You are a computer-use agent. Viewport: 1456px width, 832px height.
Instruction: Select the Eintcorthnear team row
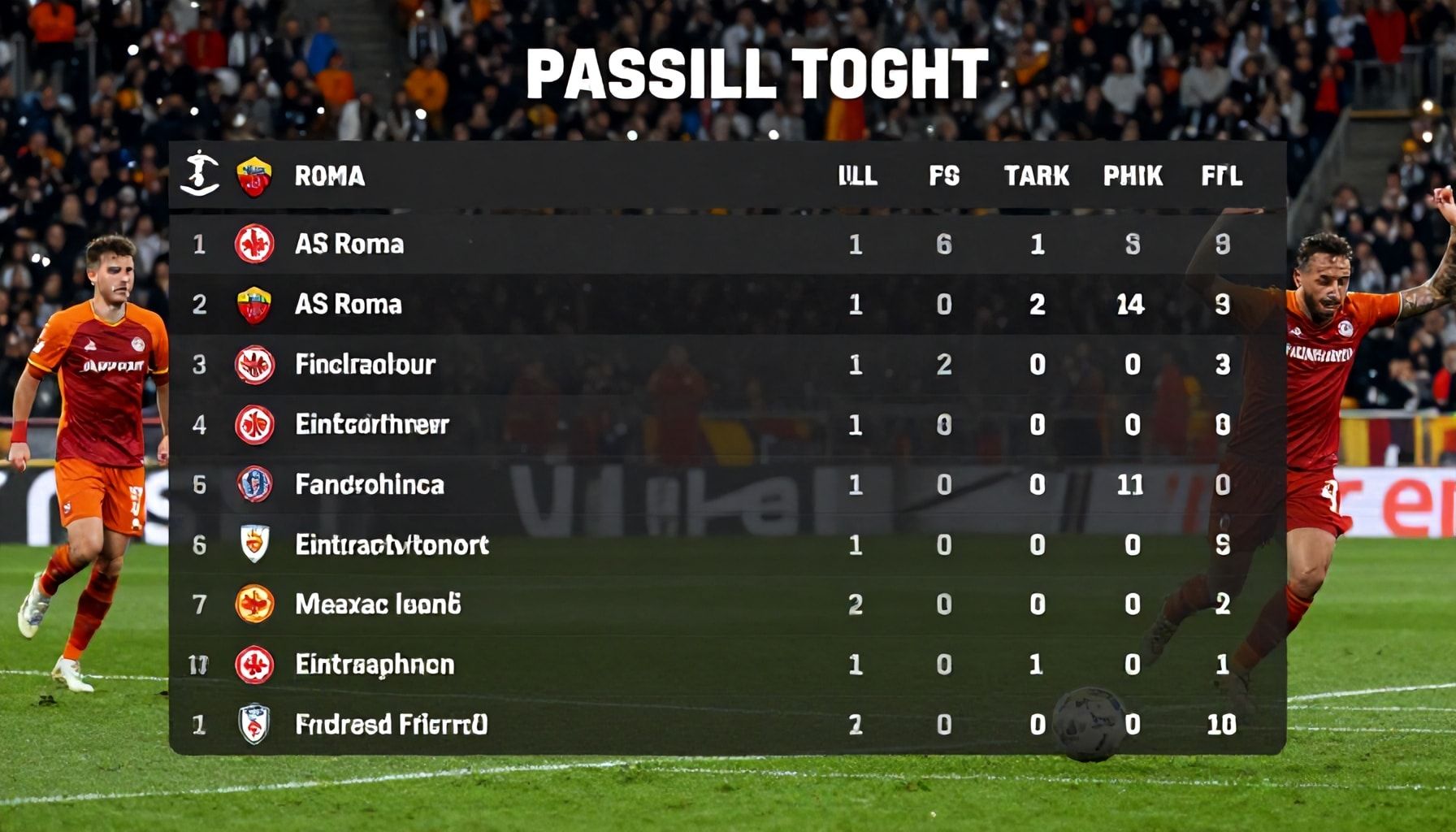pyautogui.click(x=371, y=424)
